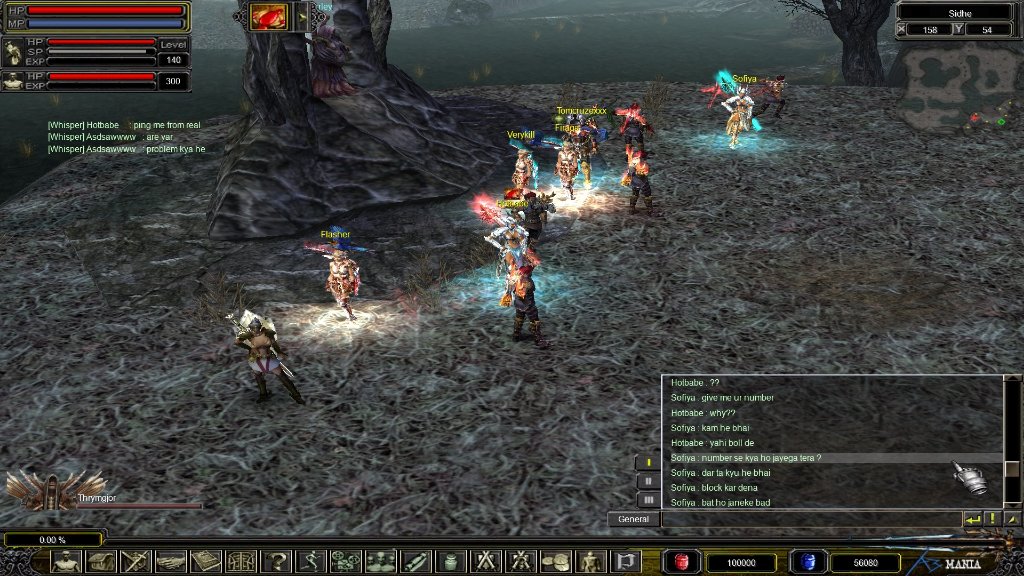Activate the red skill icon at top

click(x=268, y=16)
